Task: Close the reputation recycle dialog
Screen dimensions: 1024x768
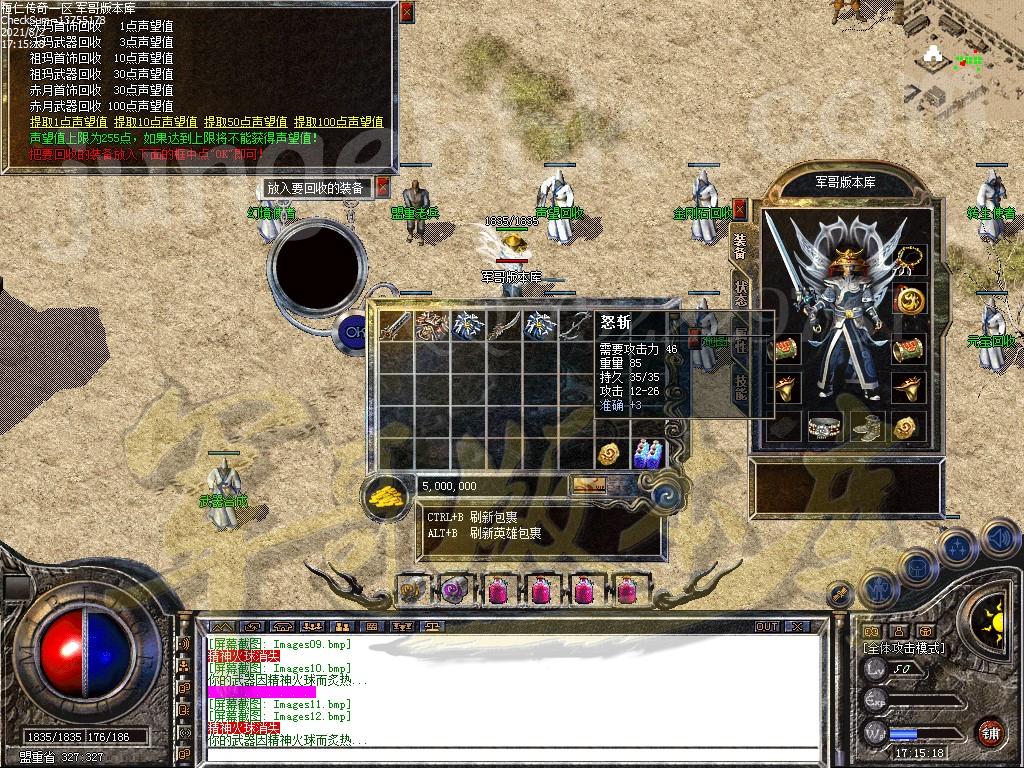Action: (406, 13)
